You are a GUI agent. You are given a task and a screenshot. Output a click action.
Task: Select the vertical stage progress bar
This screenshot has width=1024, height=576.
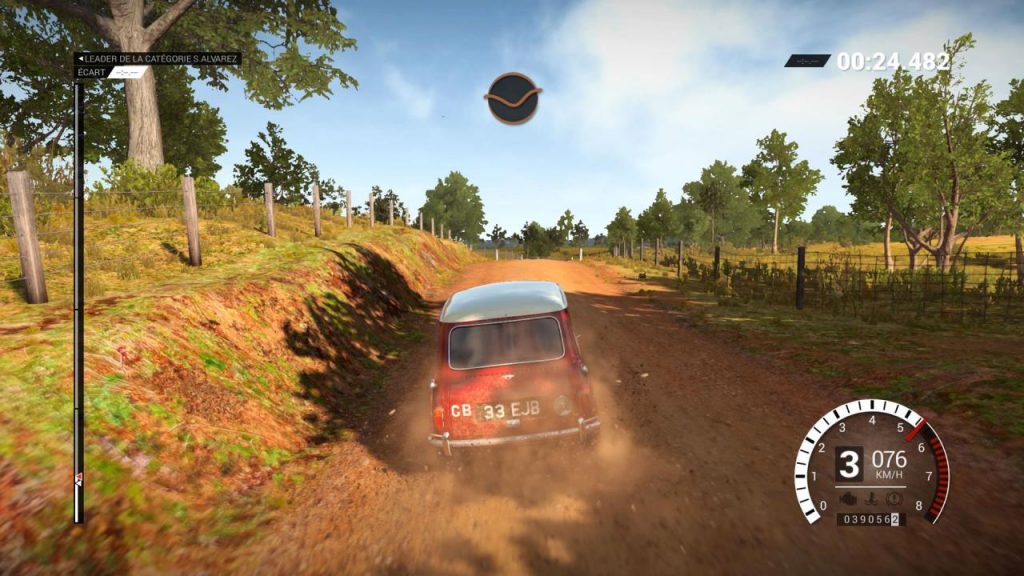[78, 300]
